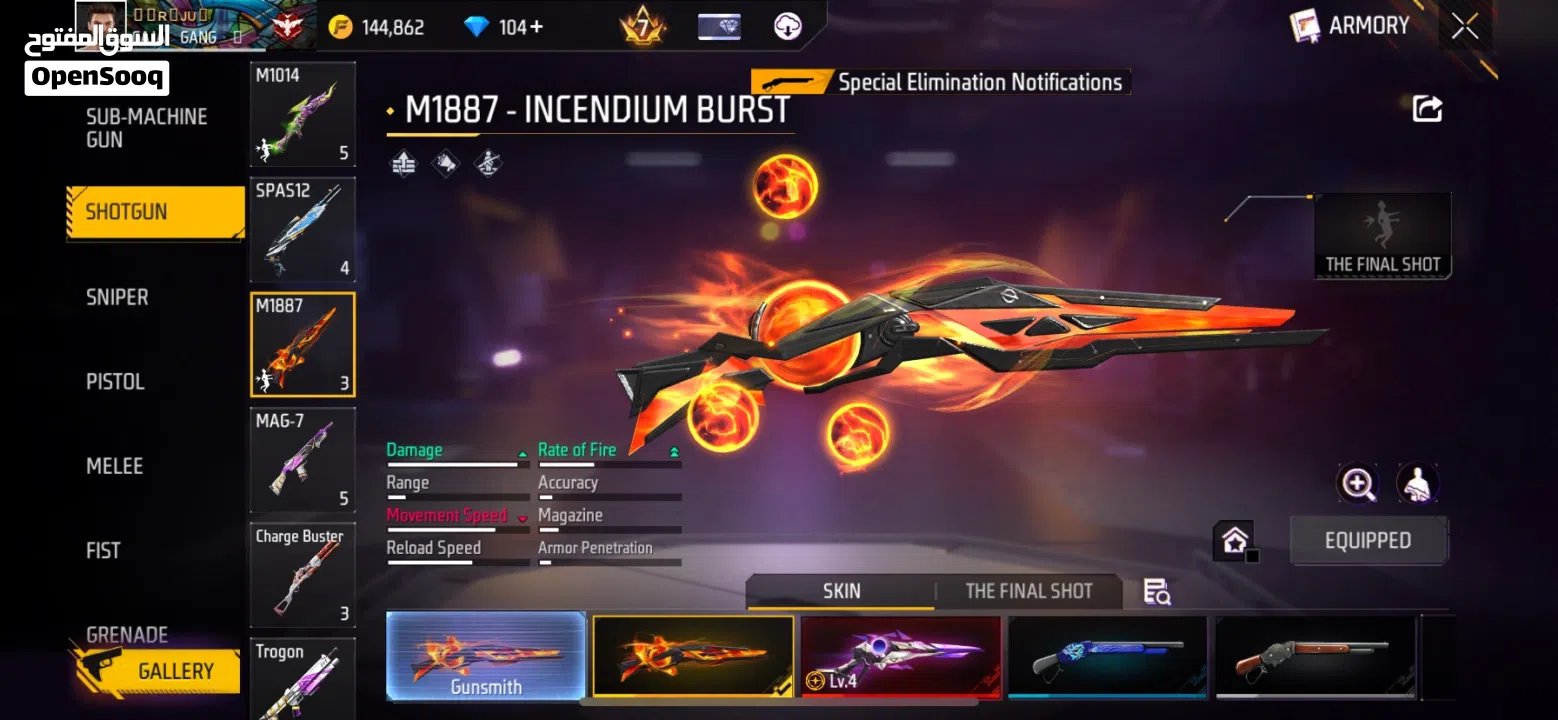Click the magnifier zoom weapon icon

pyautogui.click(x=1358, y=483)
